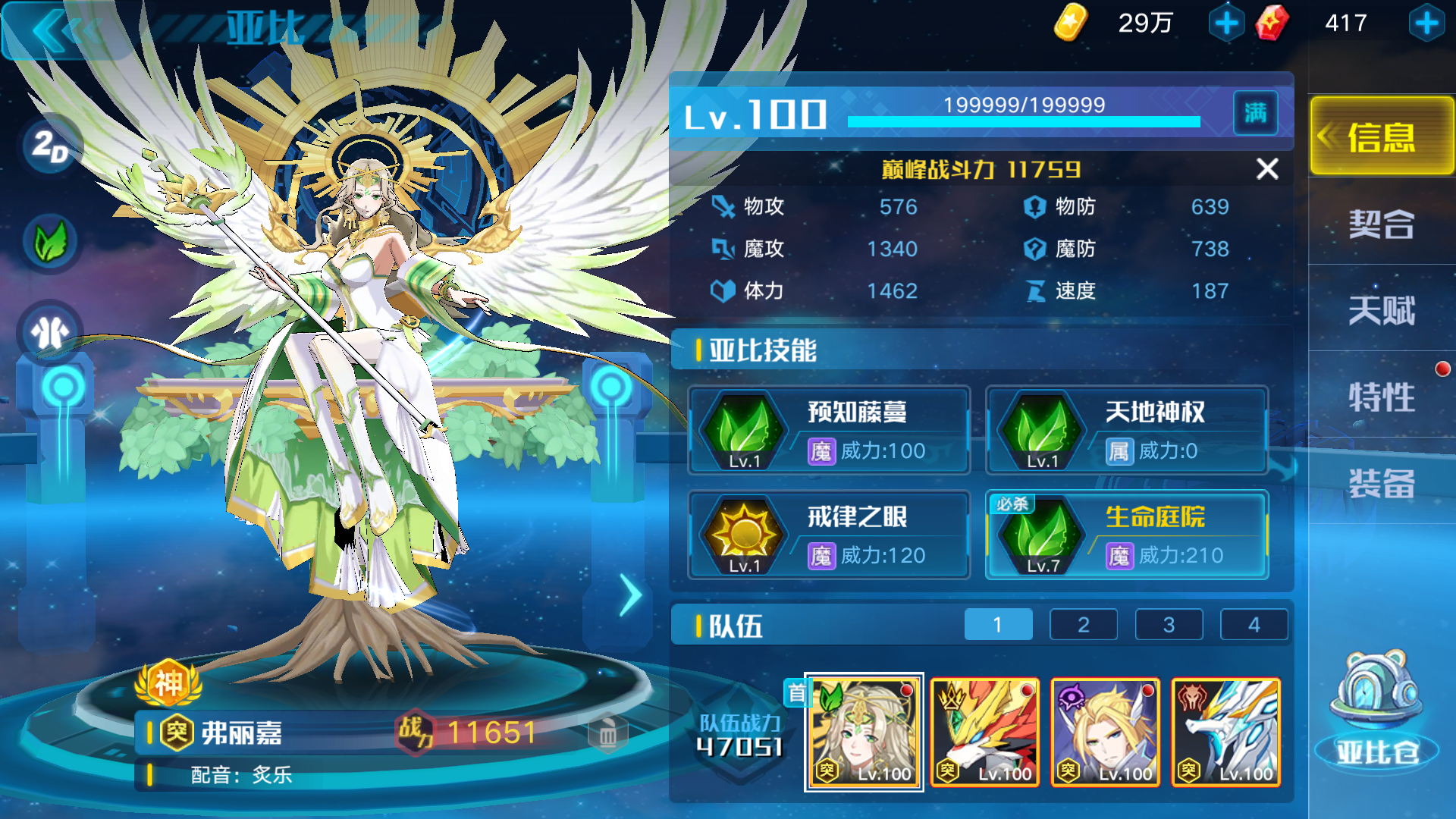Select team preset 4

point(1255,624)
